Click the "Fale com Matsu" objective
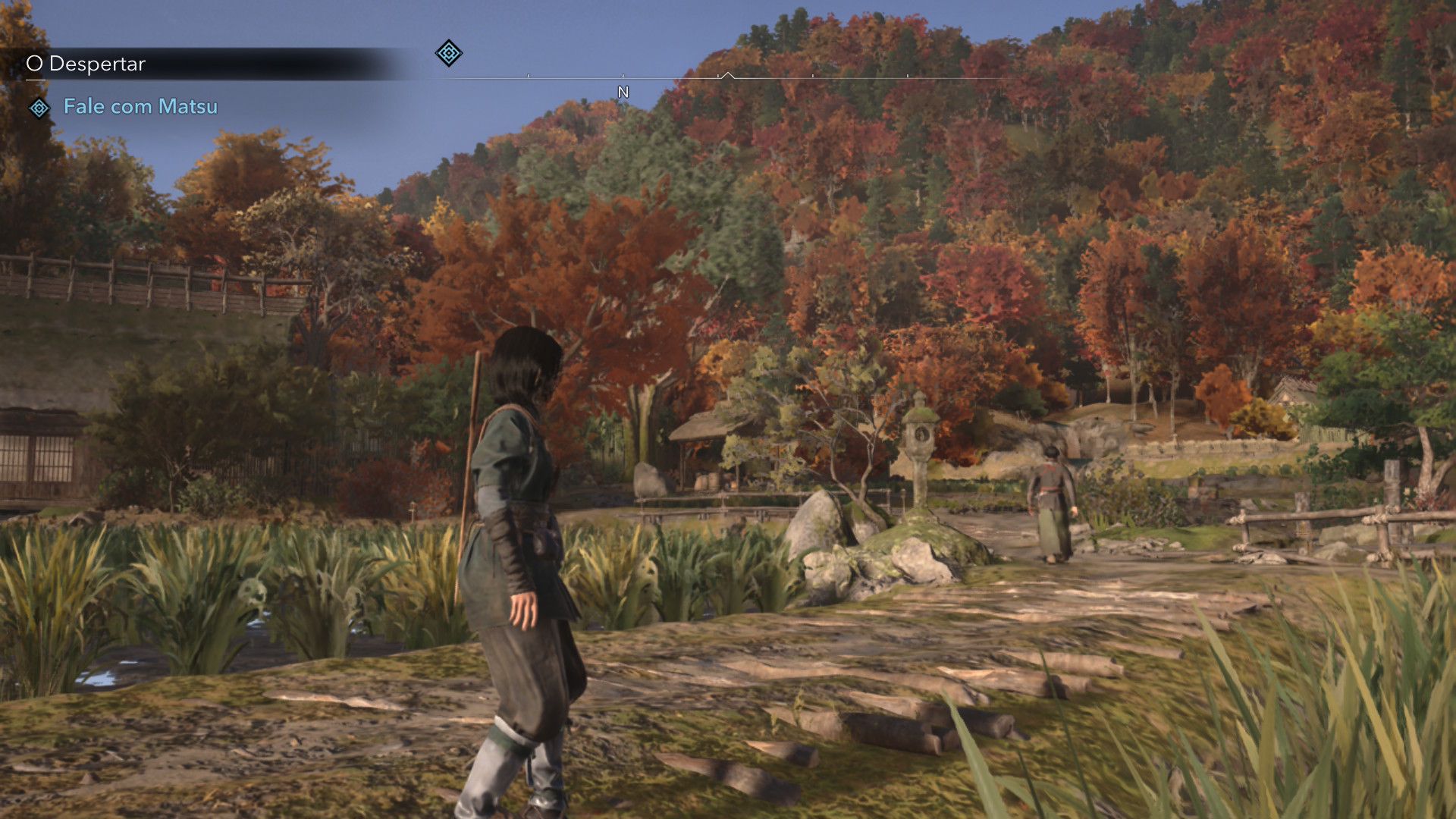Viewport: 1456px width, 819px height. pyautogui.click(x=140, y=107)
